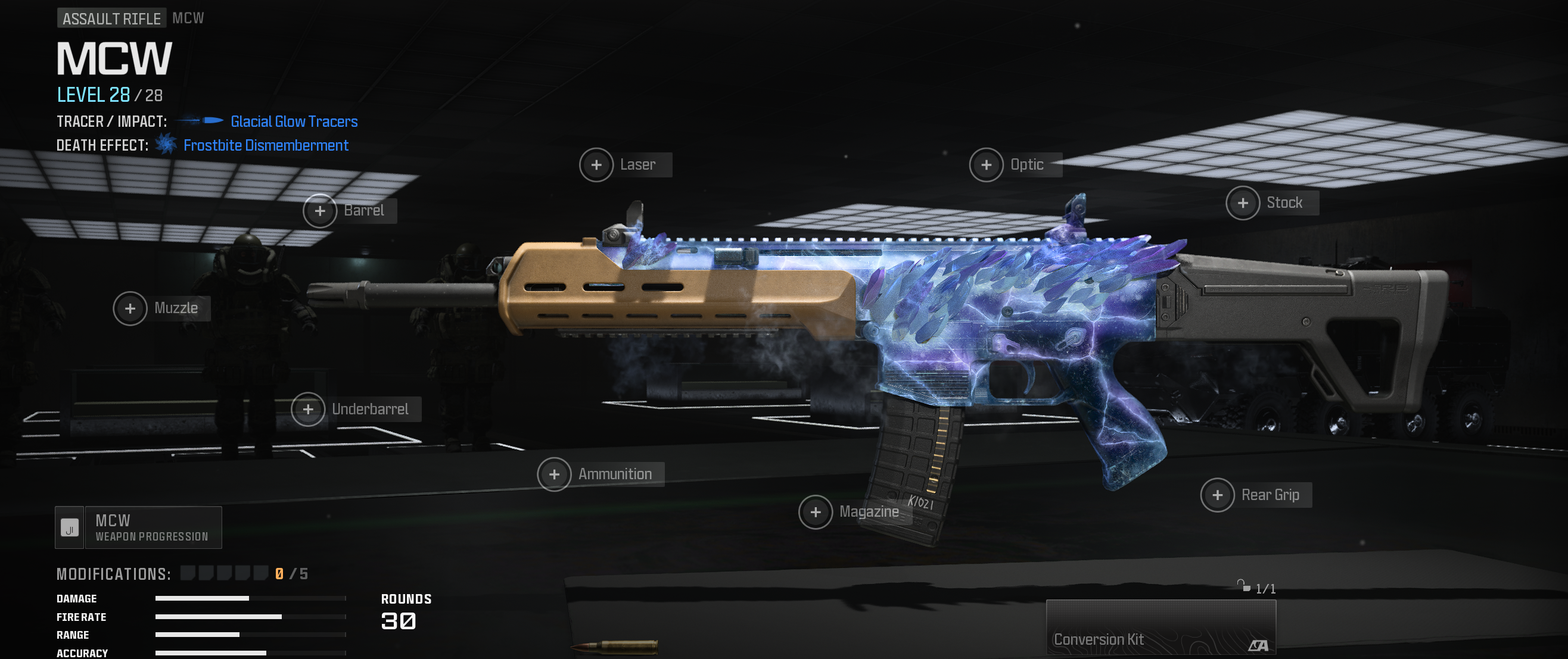This screenshot has width=1568, height=659.
Task: Open the Stock attachment slot
Action: (1242, 203)
